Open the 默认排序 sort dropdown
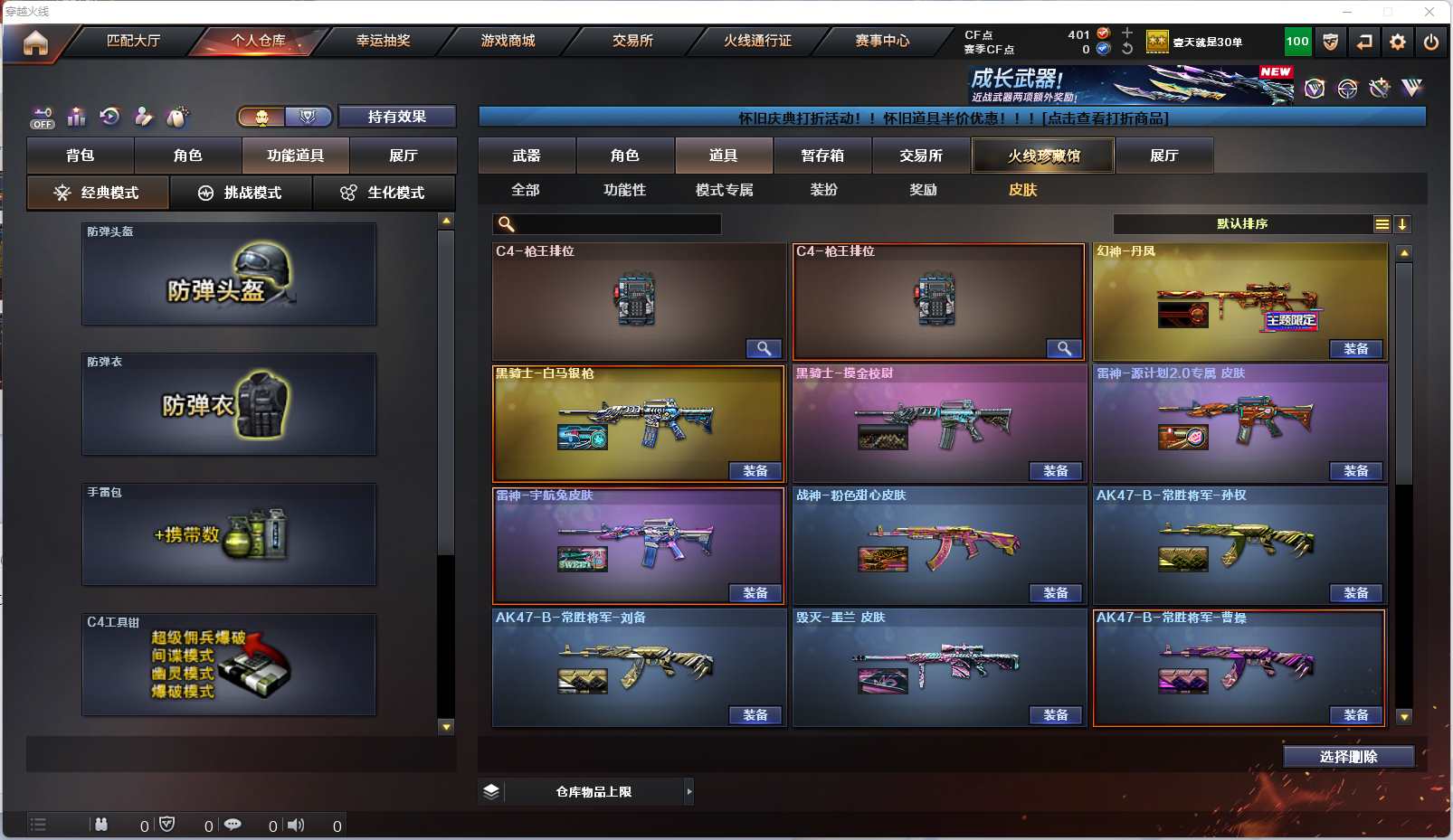The image size is (1453, 840). pyautogui.click(x=1242, y=224)
